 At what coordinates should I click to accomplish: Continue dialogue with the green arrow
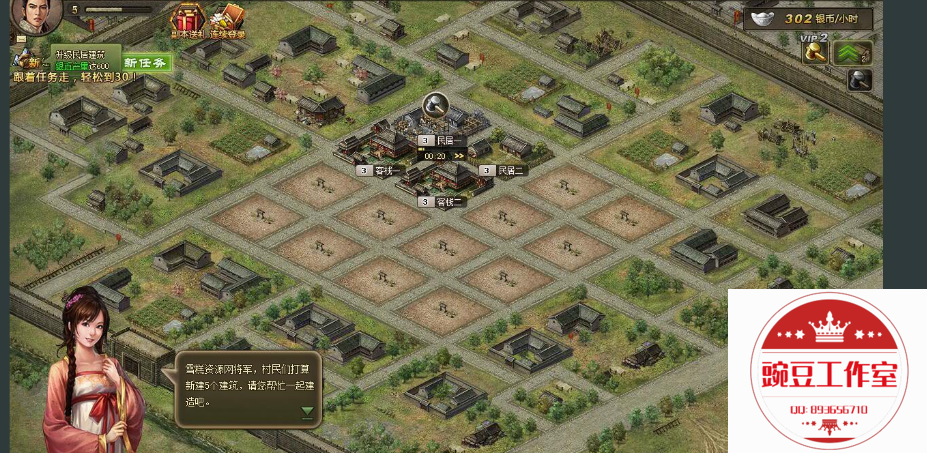[x=307, y=411]
